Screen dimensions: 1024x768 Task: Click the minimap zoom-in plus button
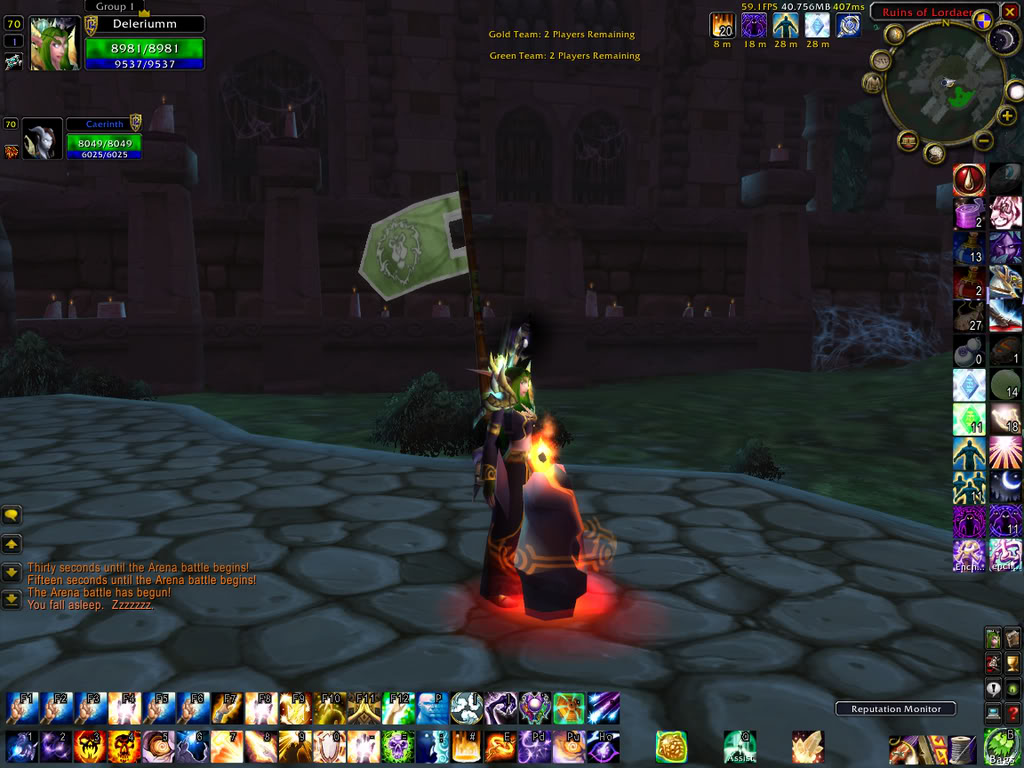[1007, 116]
